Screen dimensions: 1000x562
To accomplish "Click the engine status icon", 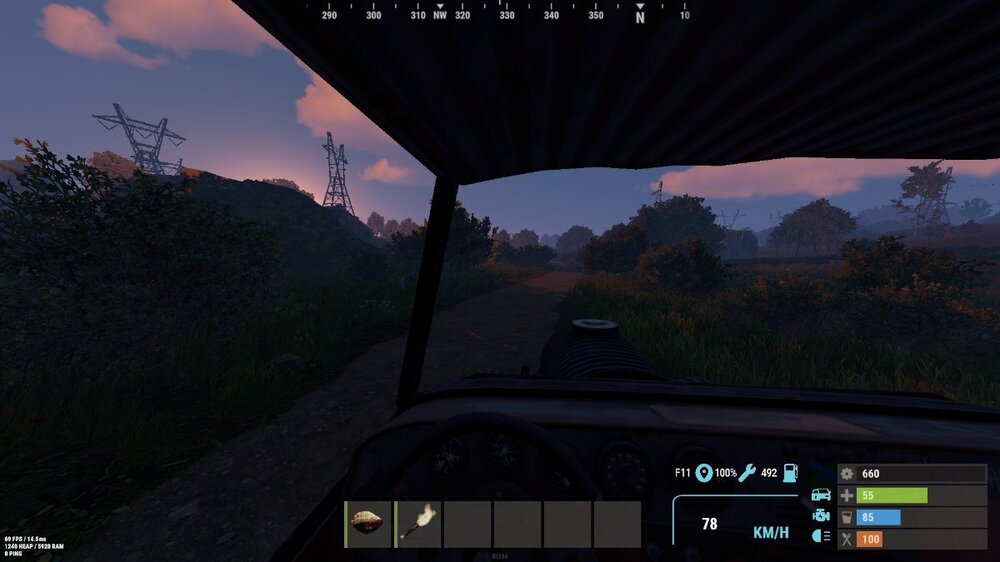I will (821, 516).
